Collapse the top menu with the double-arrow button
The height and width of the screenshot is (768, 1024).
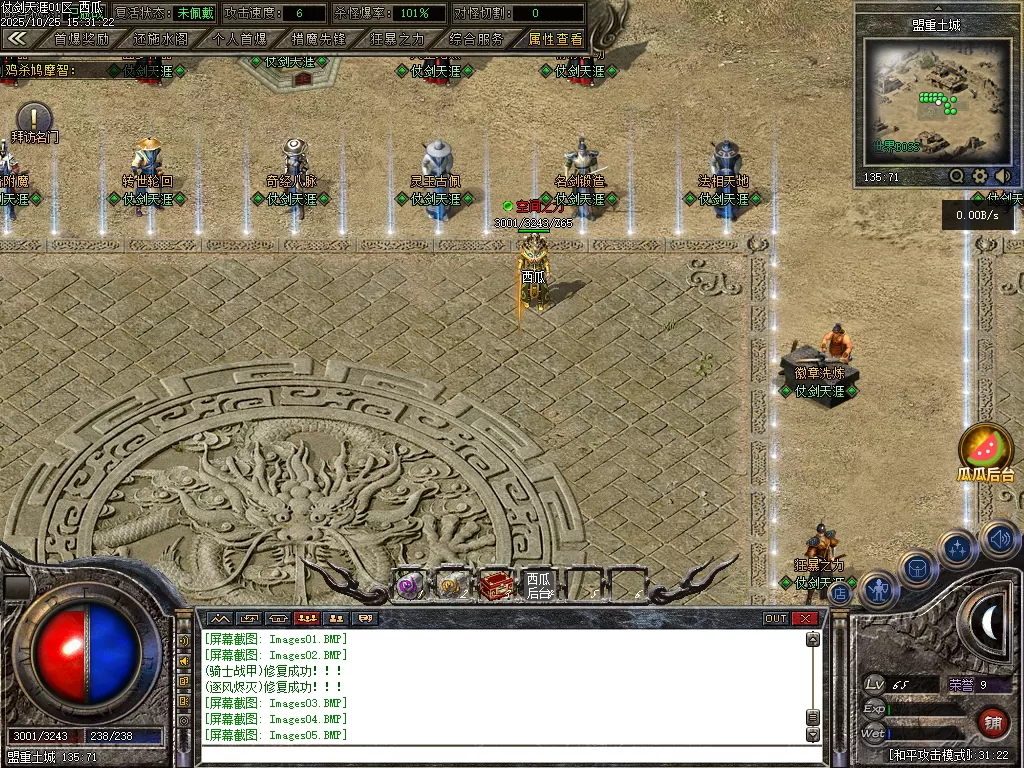(x=17, y=39)
